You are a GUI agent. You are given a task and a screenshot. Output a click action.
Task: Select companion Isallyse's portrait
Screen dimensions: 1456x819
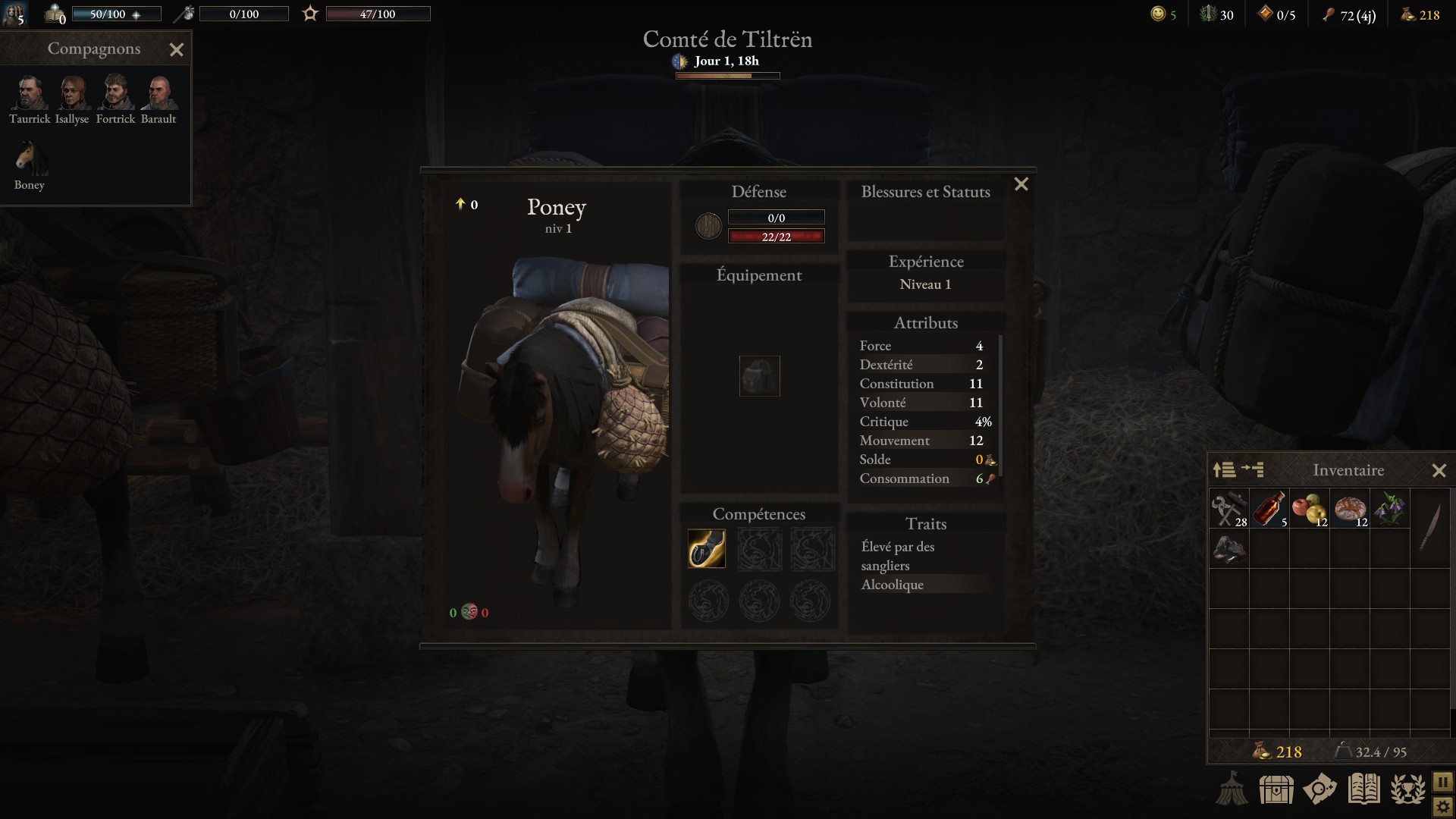72,93
